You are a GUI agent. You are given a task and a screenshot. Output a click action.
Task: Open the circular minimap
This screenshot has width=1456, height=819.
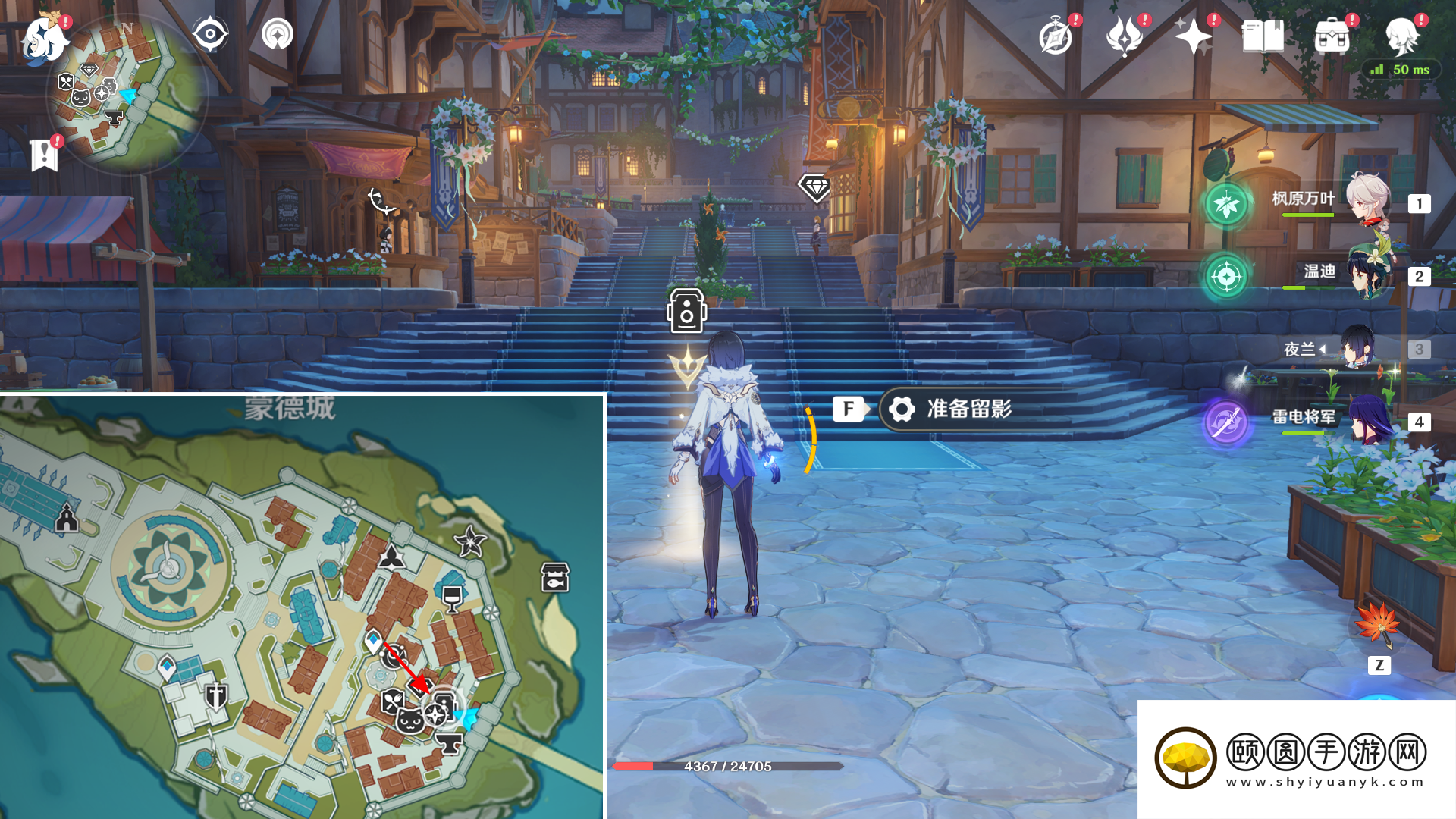pos(126,95)
